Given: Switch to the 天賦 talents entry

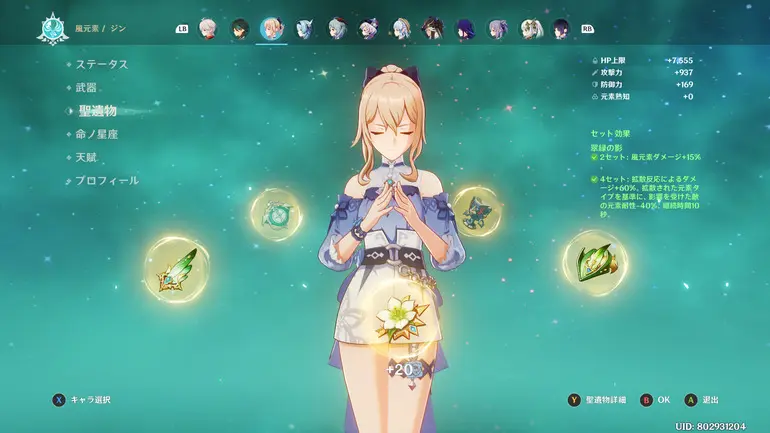Looking at the screenshot, I should click(x=87, y=157).
